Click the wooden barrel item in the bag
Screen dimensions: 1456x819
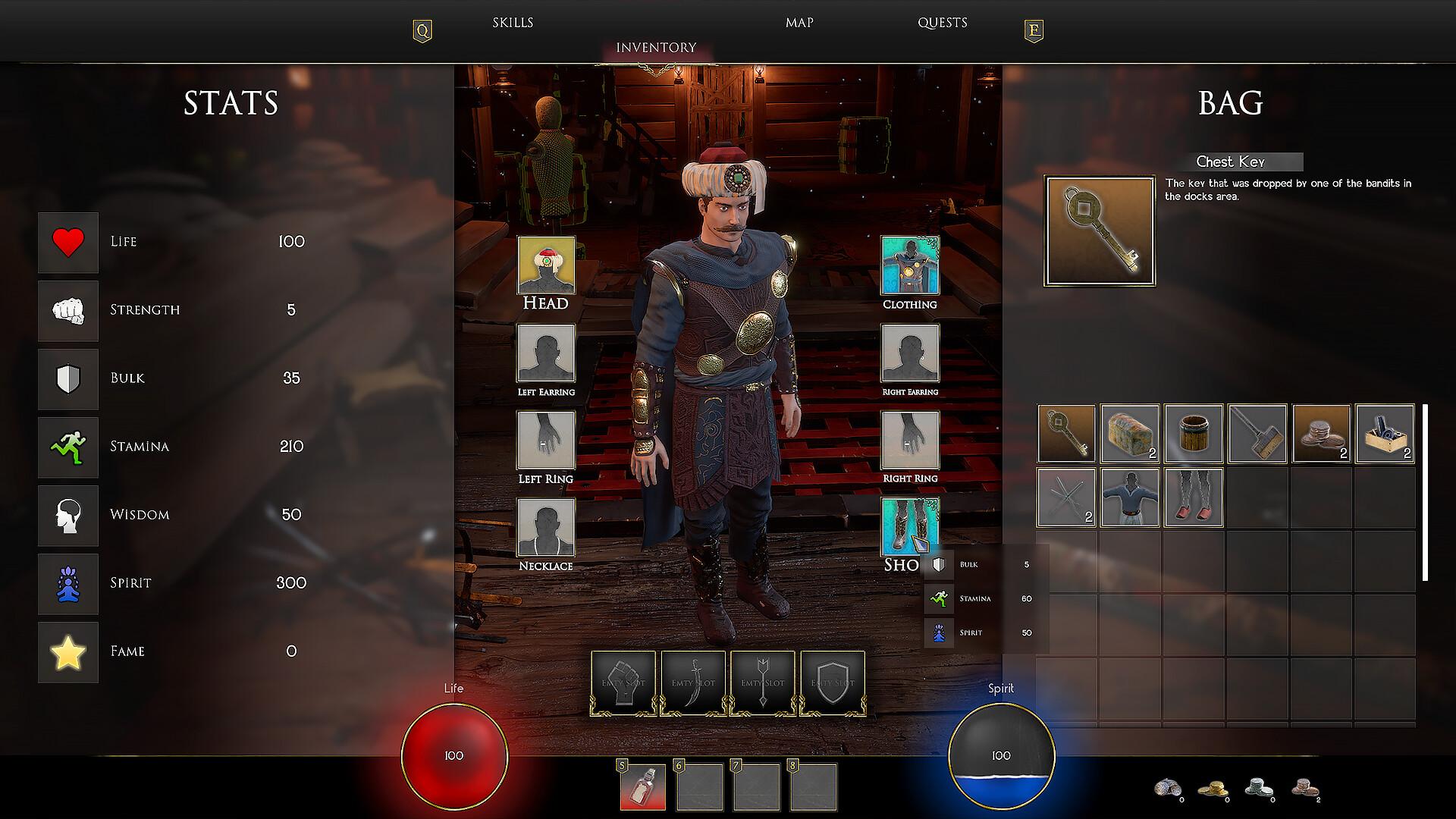click(x=1193, y=433)
